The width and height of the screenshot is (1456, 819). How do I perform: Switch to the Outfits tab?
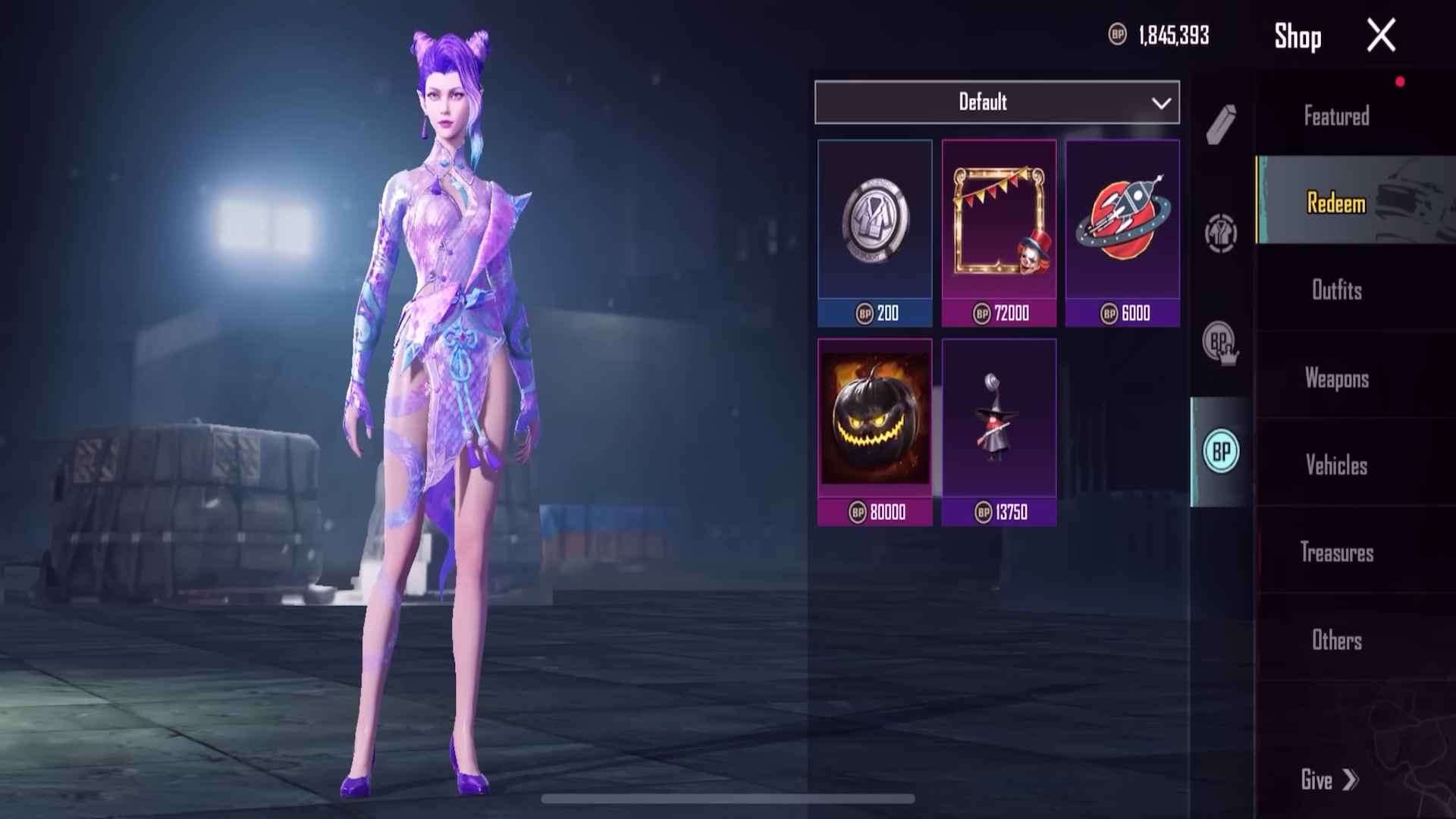point(1336,292)
